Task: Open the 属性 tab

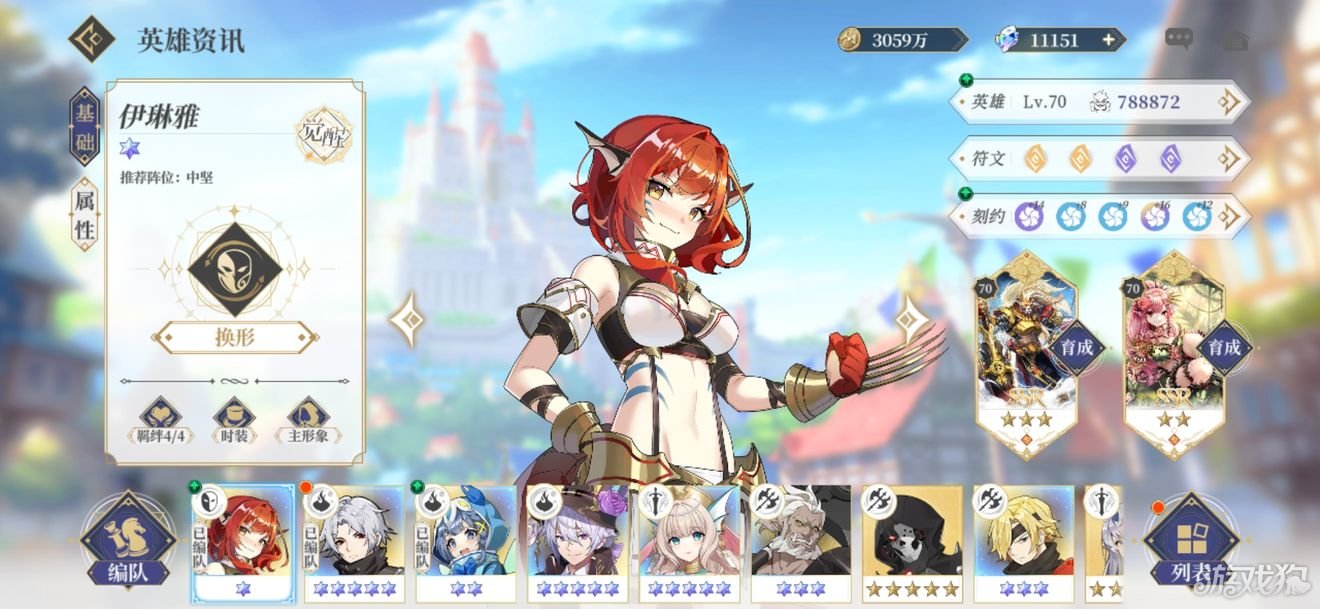Action: (84, 215)
